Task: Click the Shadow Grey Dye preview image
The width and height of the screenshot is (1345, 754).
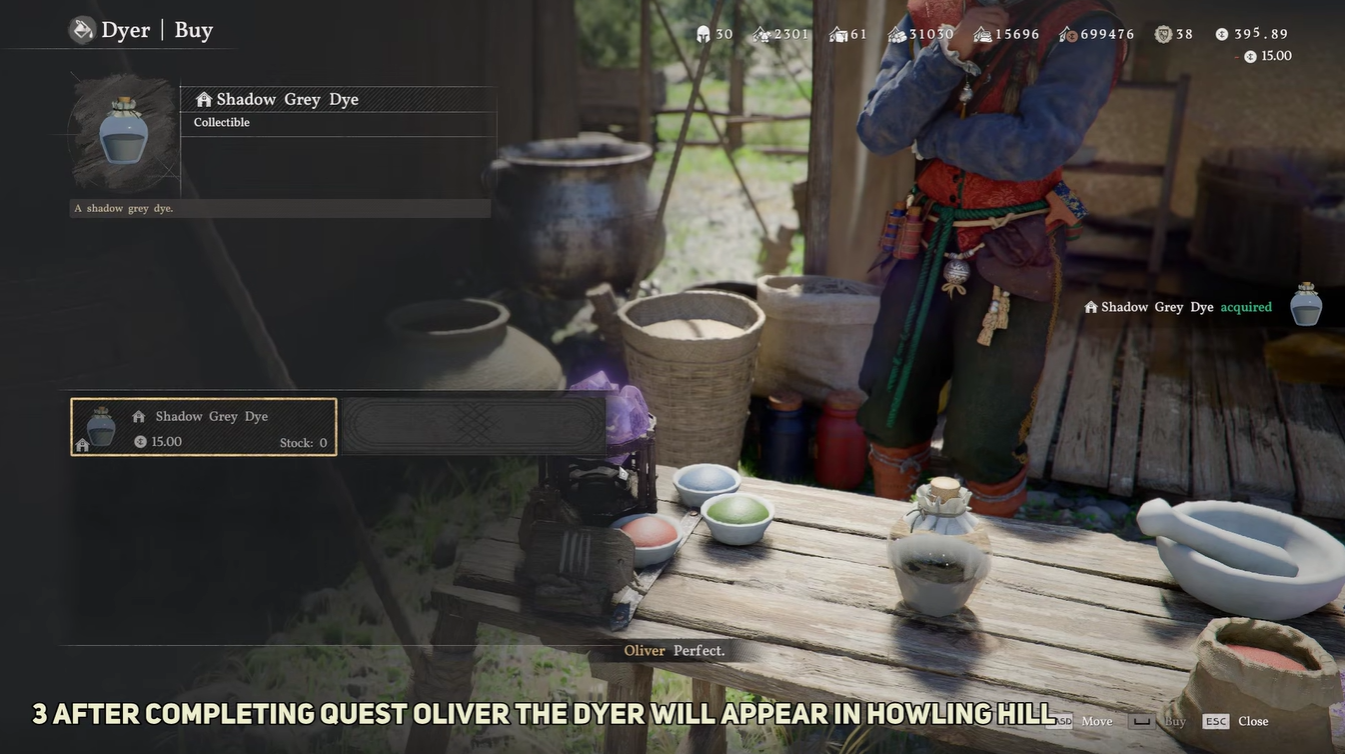Action: 124,131
